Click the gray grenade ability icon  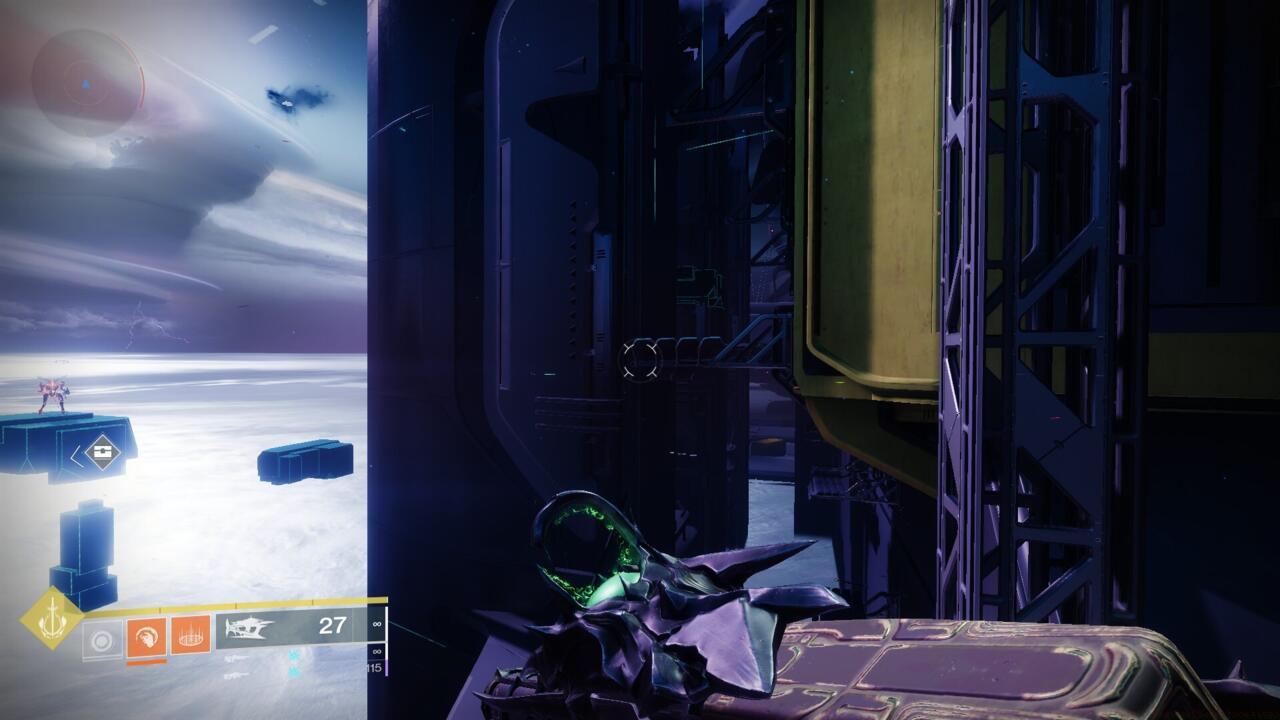[102, 638]
